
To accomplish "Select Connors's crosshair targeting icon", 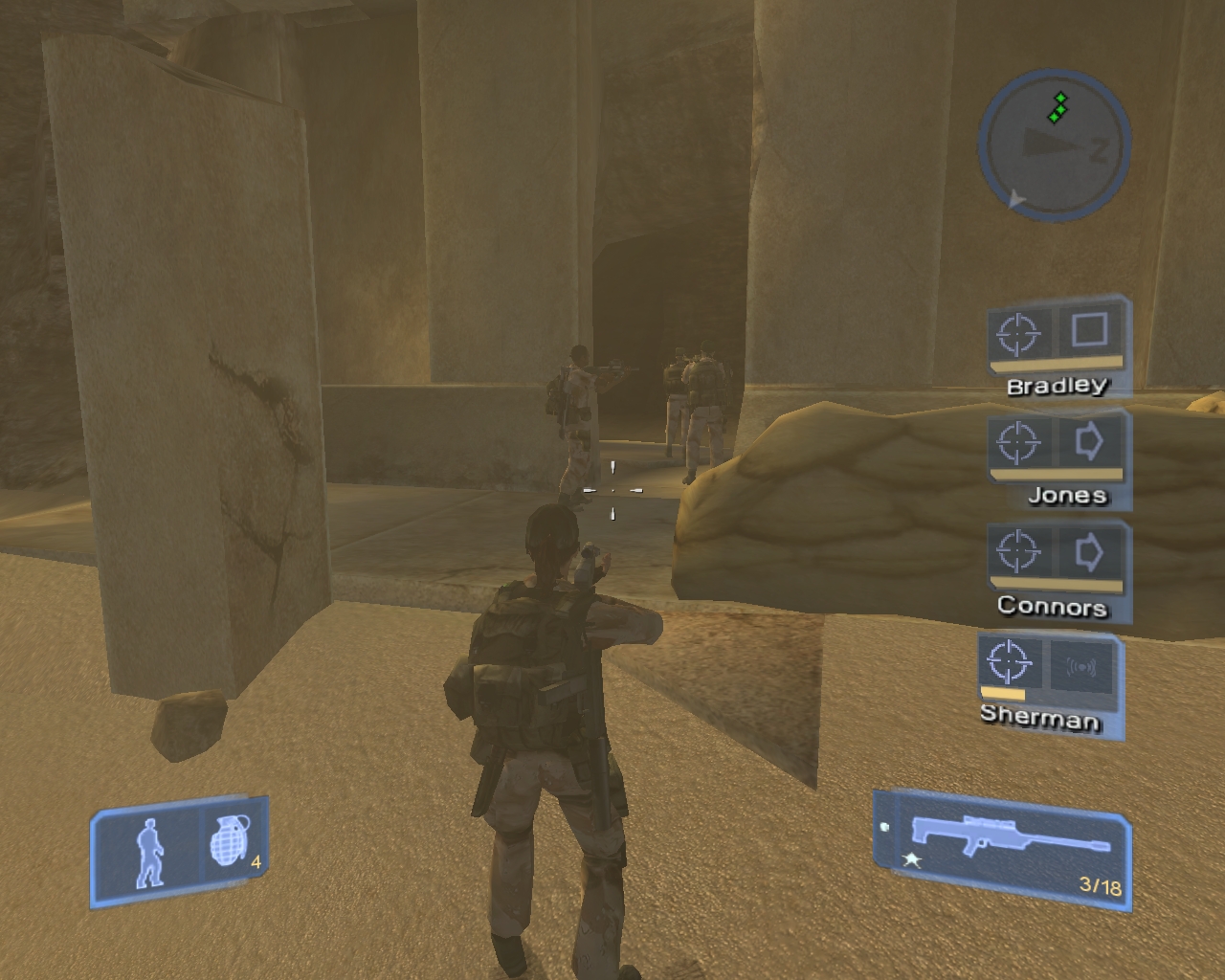I will click(x=1018, y=552).
